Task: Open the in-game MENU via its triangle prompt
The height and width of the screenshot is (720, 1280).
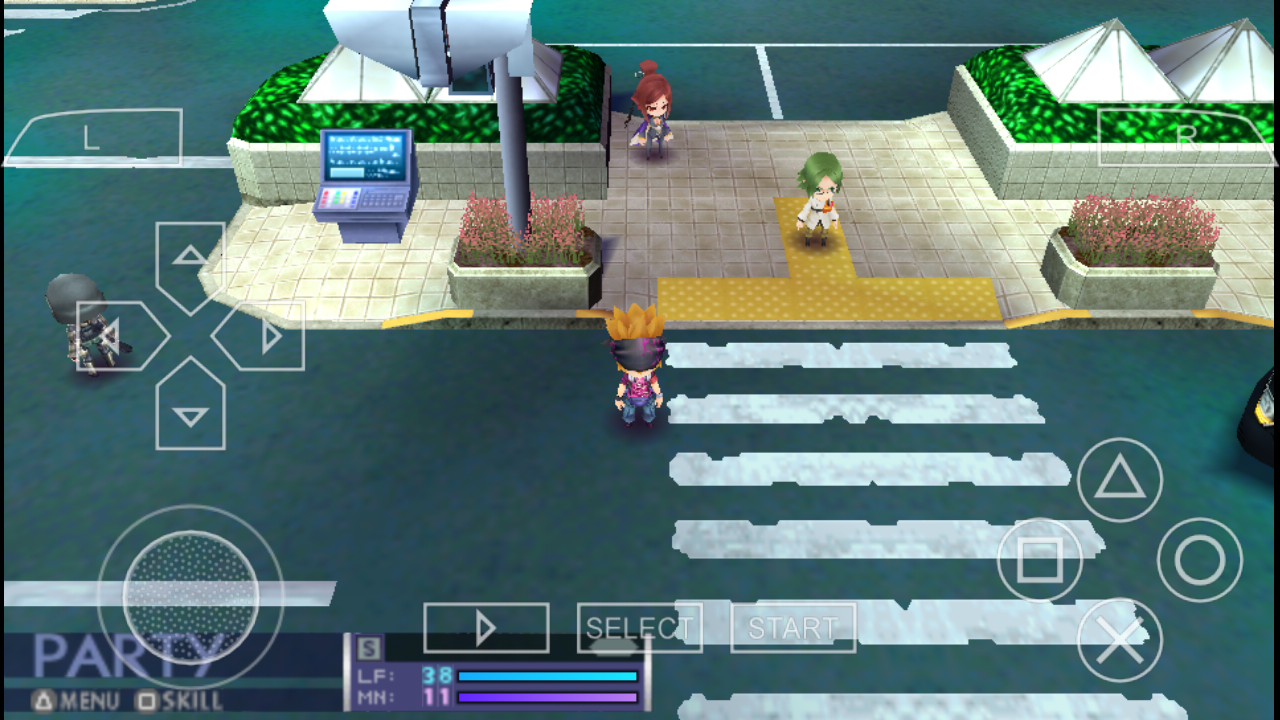Action: (45, 703)
